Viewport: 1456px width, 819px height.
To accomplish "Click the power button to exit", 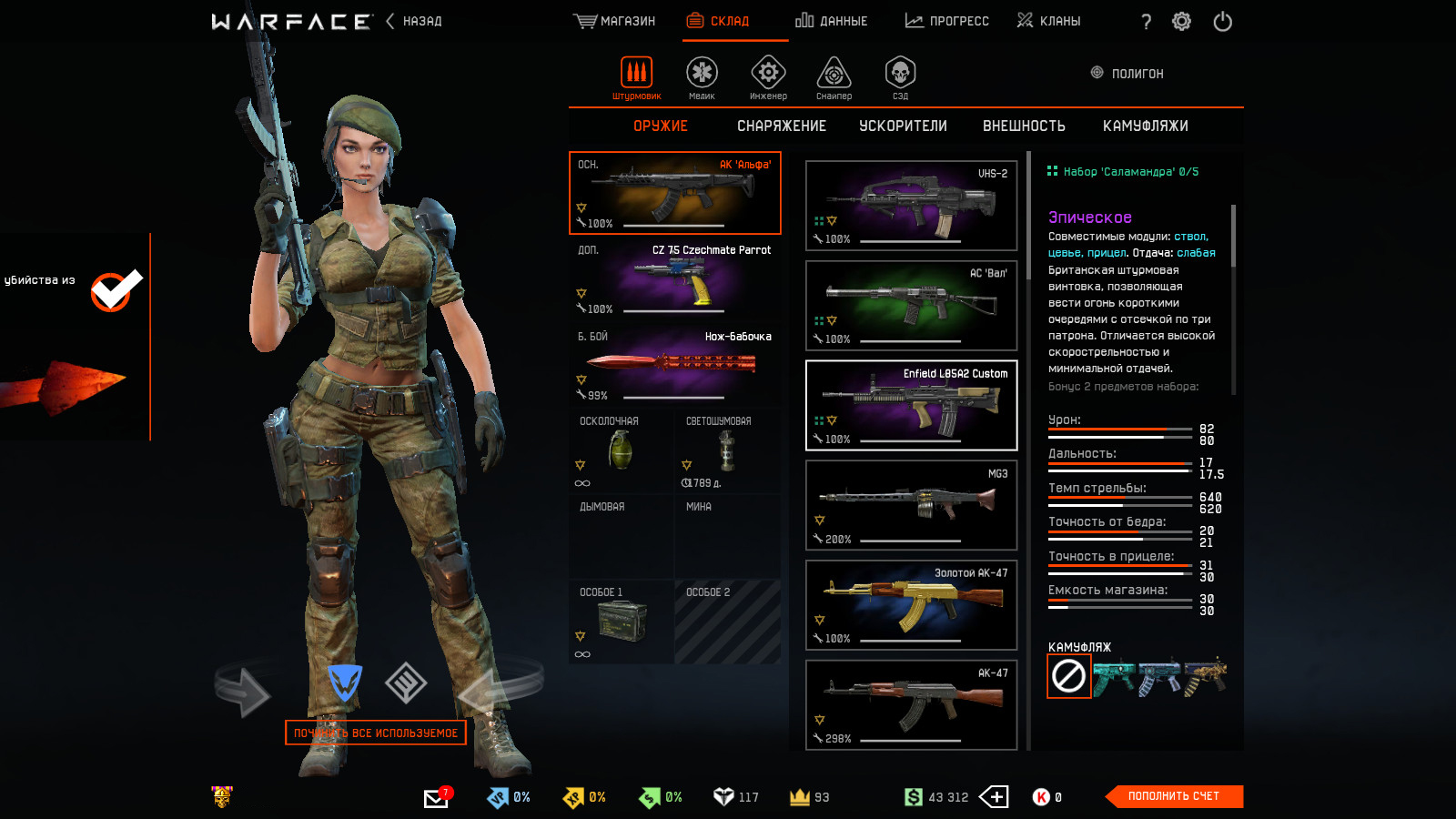I will click(1222, 22).
